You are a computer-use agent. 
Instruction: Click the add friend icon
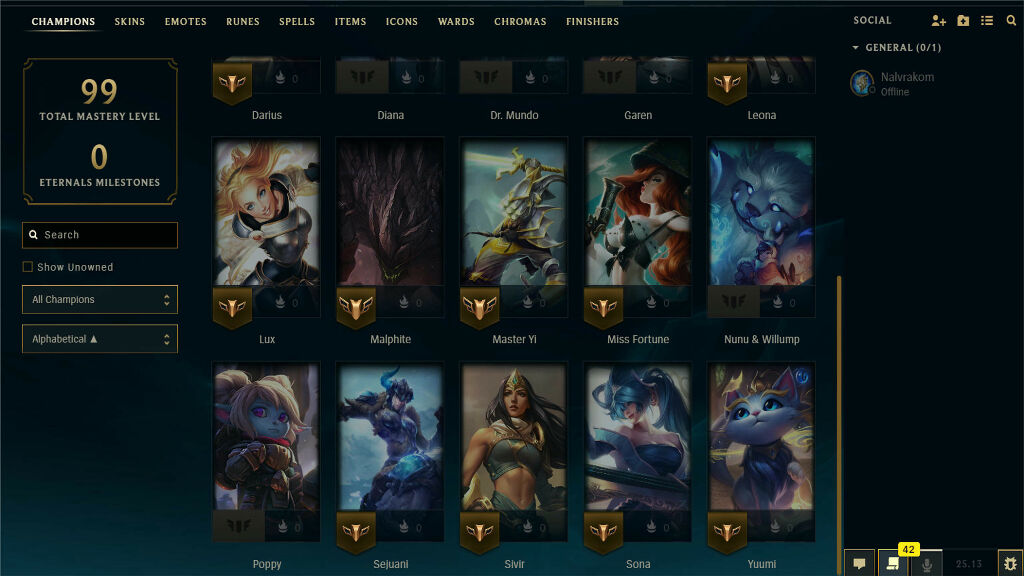938,21
